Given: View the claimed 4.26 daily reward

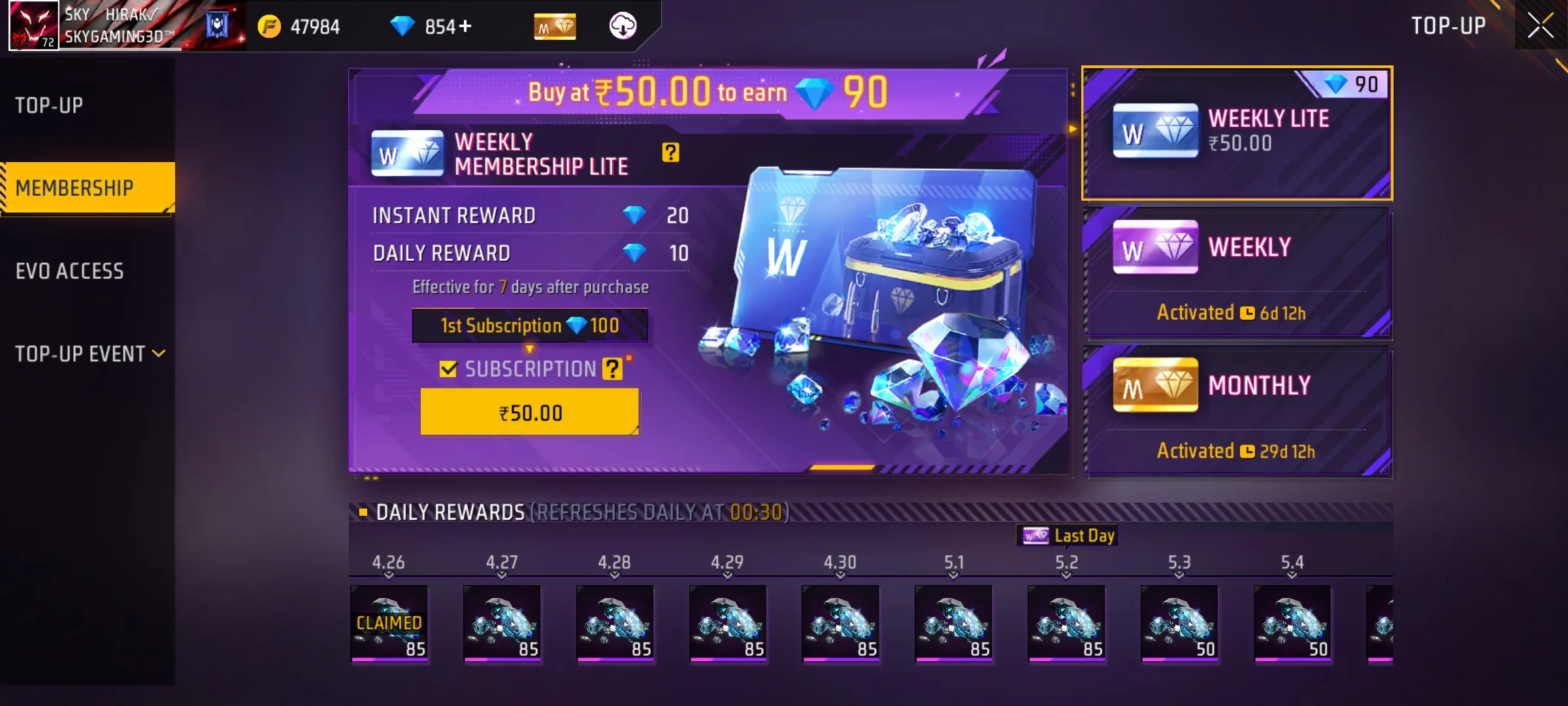Looking at the screenshot, I should tap(389, 623).
